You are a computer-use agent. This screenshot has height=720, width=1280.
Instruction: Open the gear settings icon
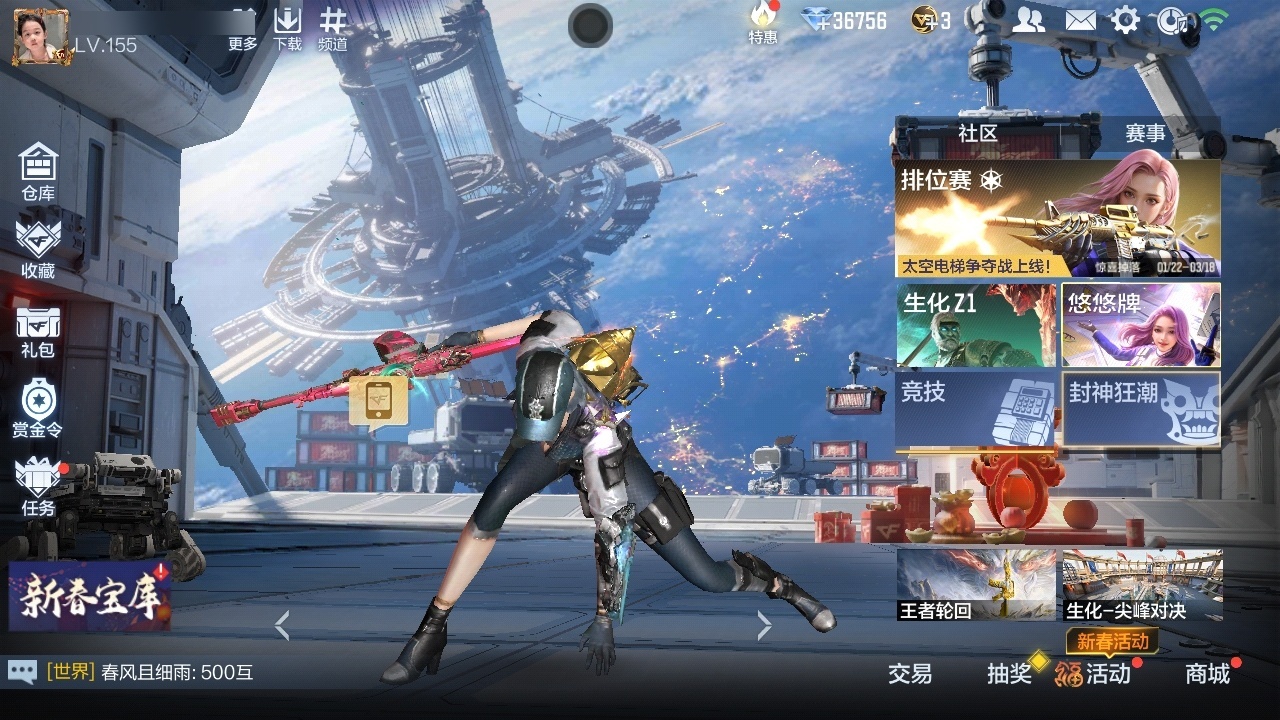tap(1126, 20)
